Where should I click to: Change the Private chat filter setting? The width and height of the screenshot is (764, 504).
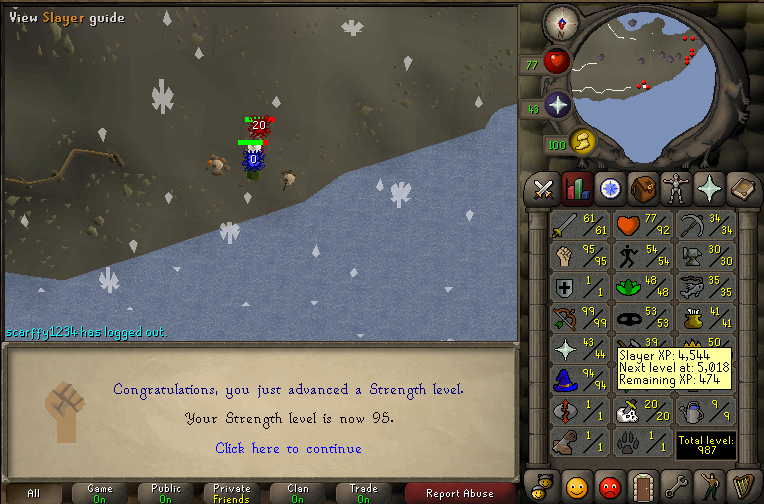point(232,493)
